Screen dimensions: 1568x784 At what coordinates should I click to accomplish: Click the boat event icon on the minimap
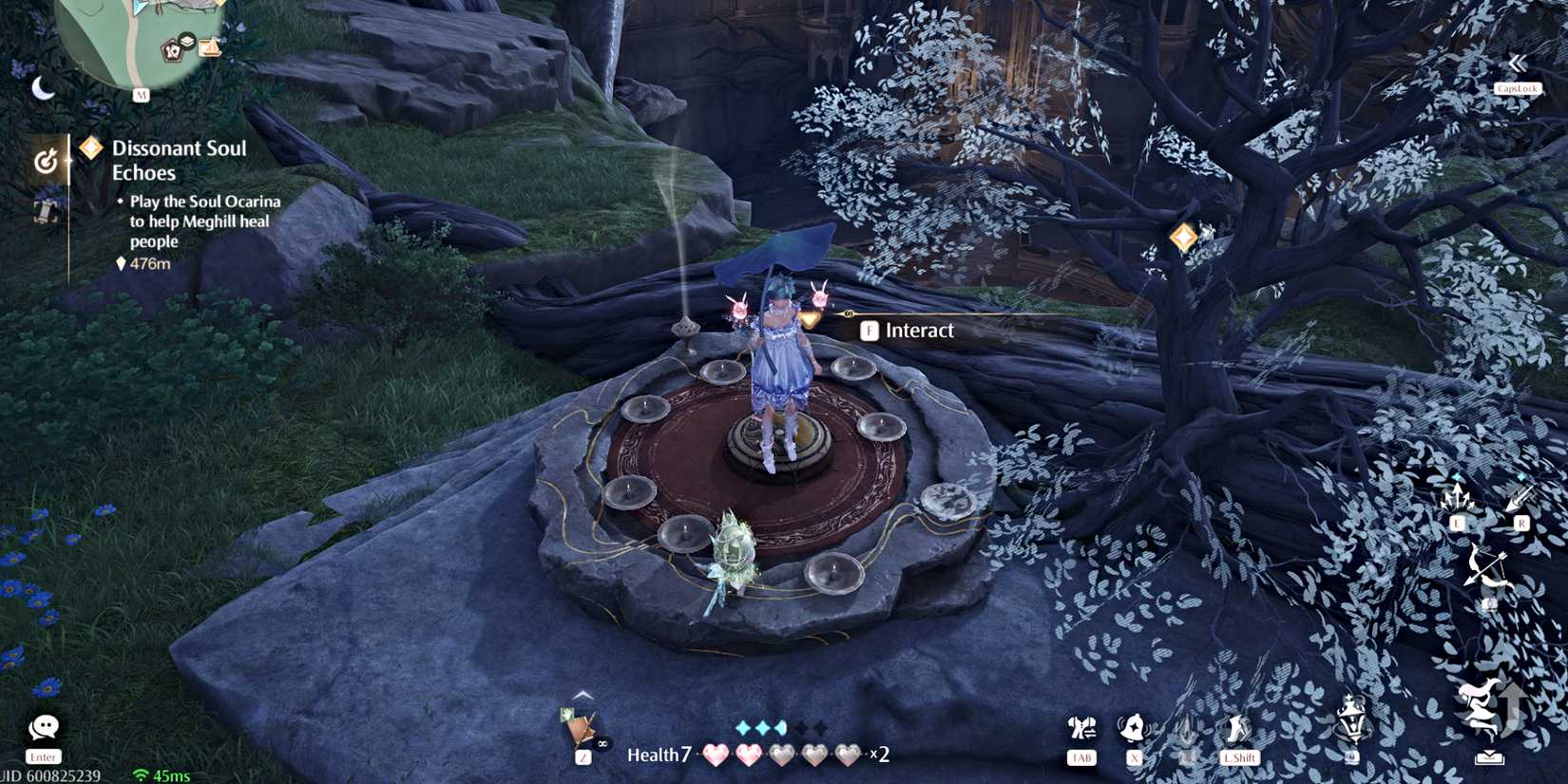[210, 48]
